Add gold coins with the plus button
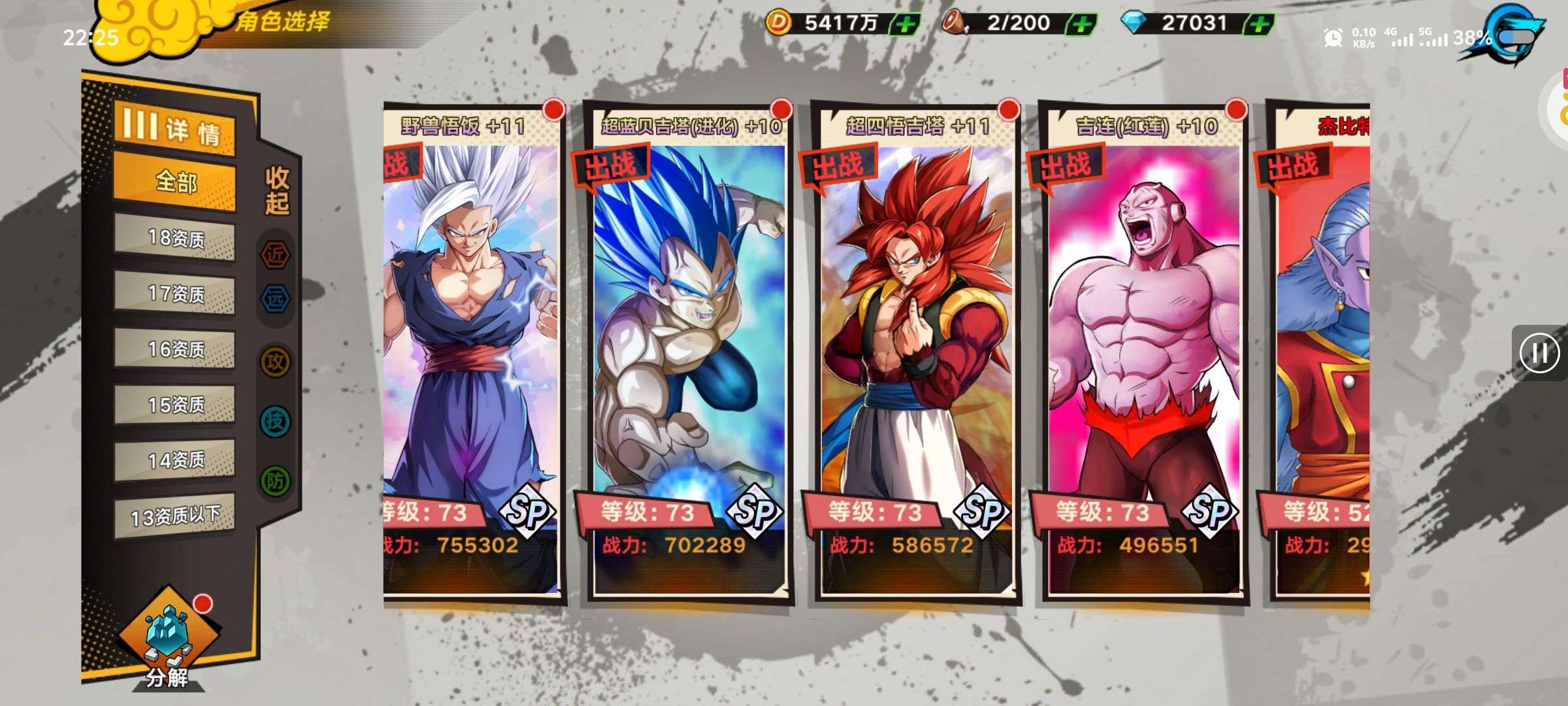Screen dimensions: 1568x706 coord(906,25)
